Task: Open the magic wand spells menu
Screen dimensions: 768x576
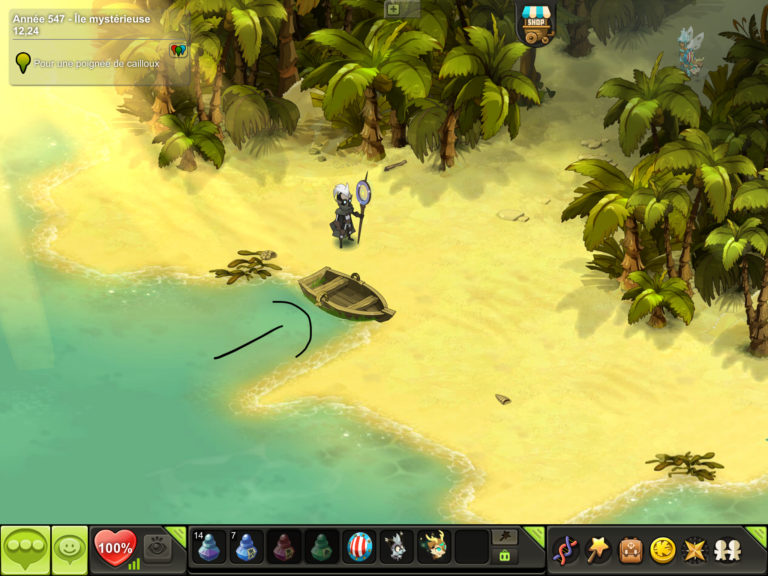Action: click(598, 549)
